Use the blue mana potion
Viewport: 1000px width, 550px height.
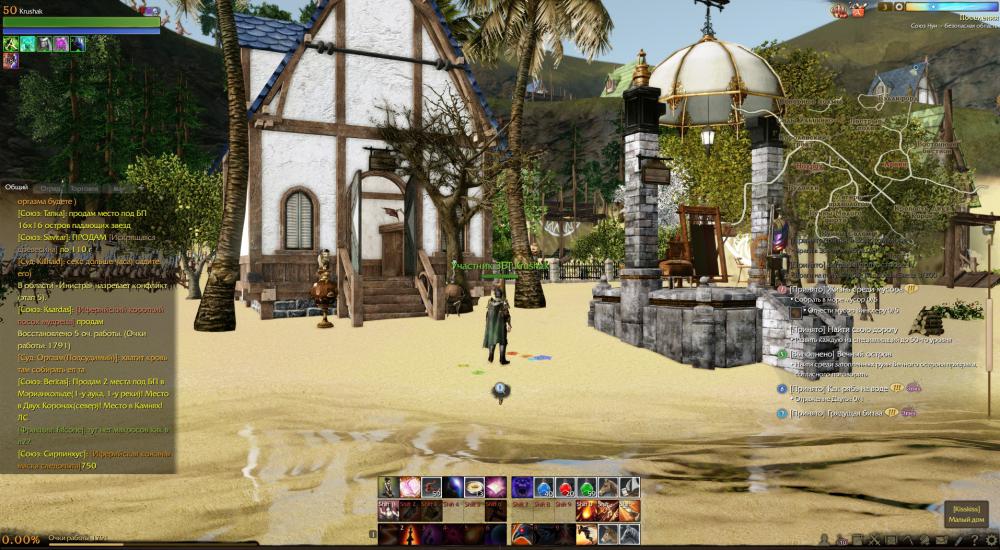[542, 487]
